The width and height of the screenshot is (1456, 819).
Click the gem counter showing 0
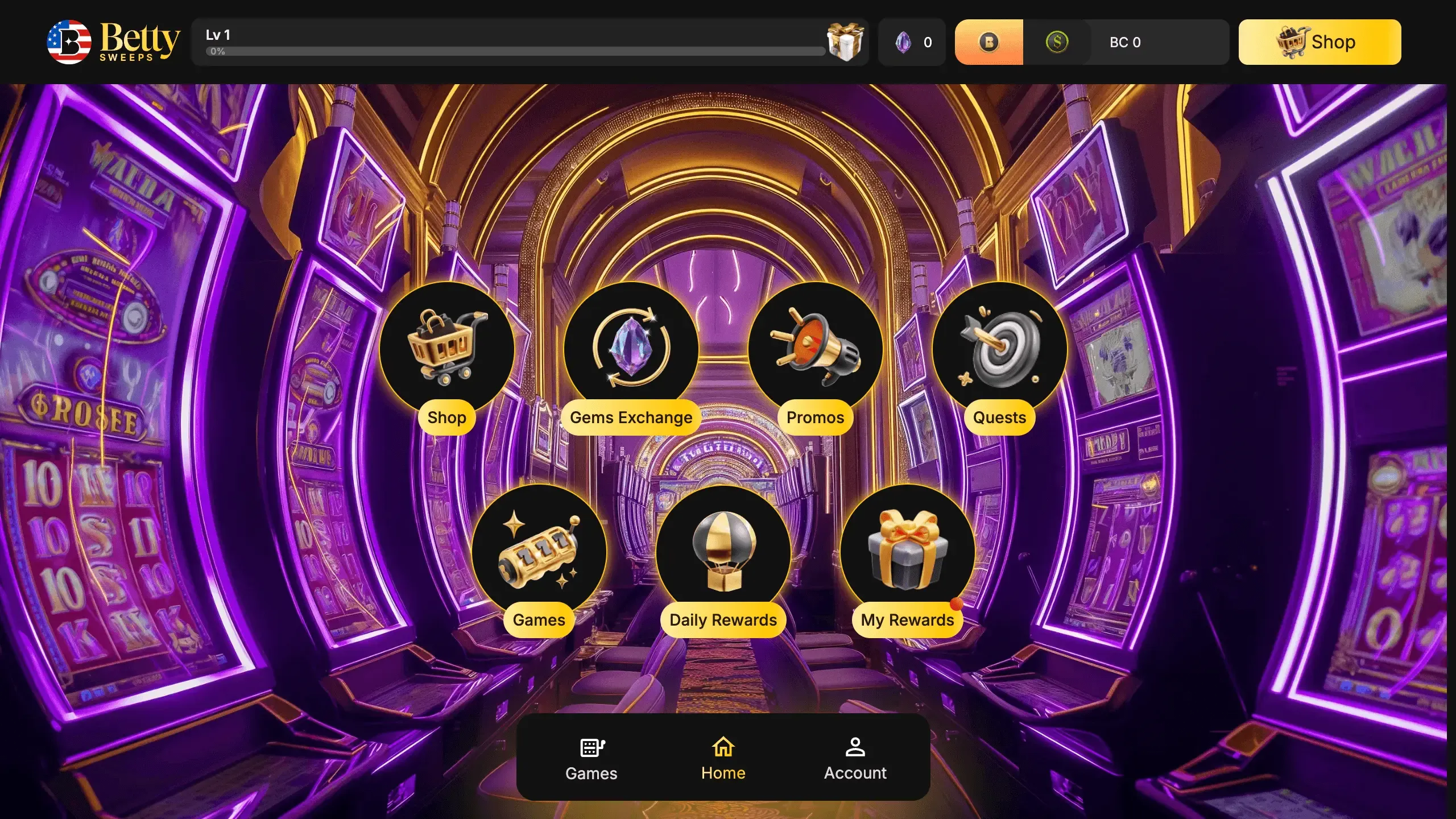[x=928, y=42]
